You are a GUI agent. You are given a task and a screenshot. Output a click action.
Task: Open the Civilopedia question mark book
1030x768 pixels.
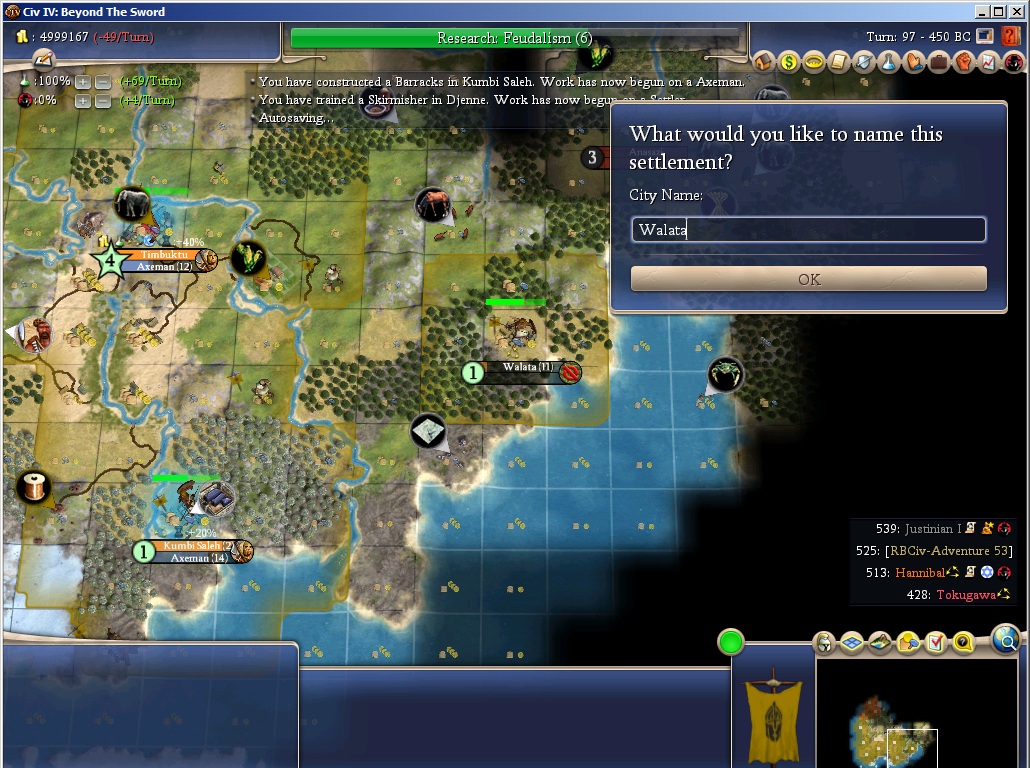click(1010, 37)
